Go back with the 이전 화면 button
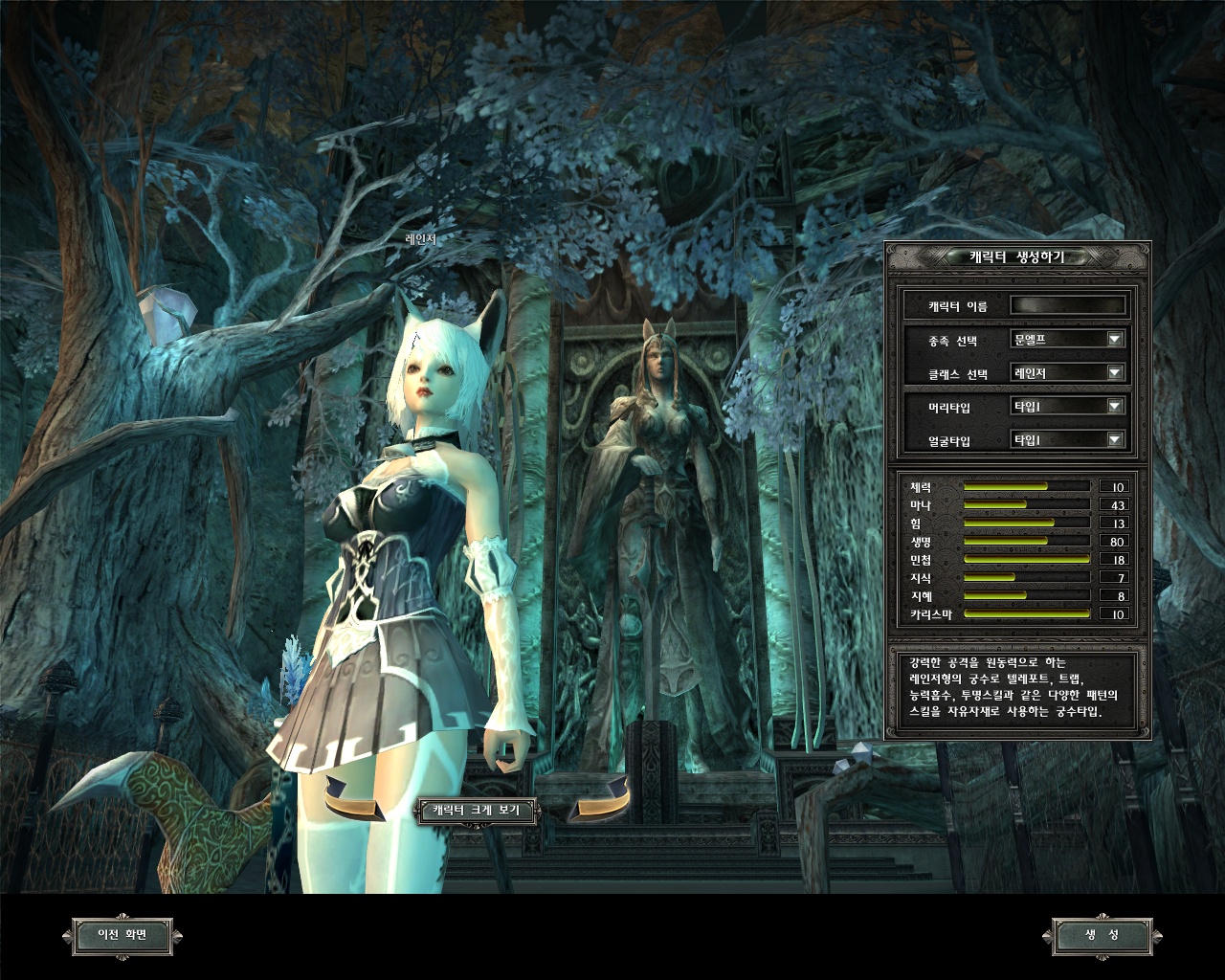Viewport: 1225px width, 980px height. click(x=122, y=935)
